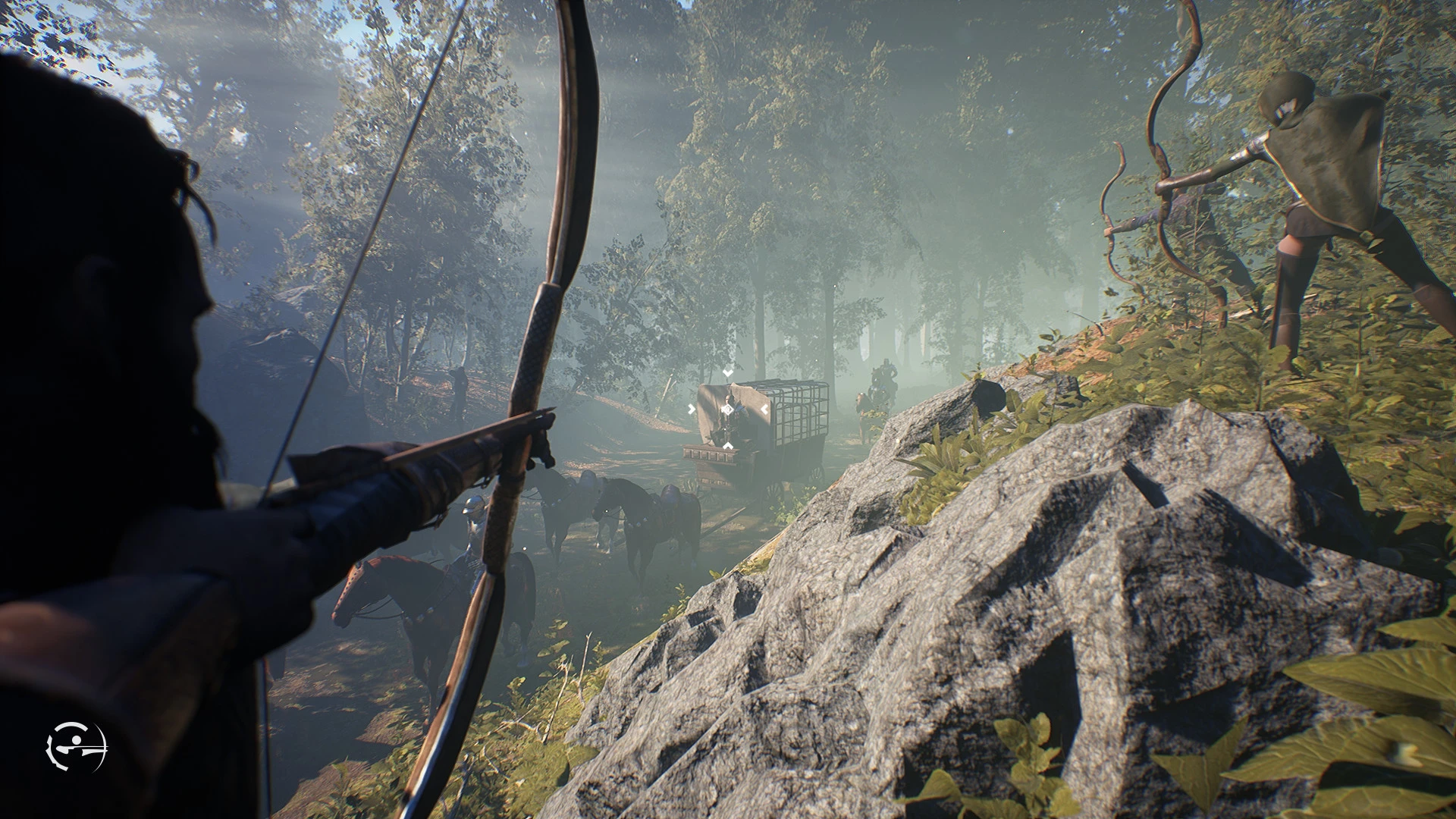
Task: Select the bow silhouette in the HUD emblem
Action: point(97,745)
